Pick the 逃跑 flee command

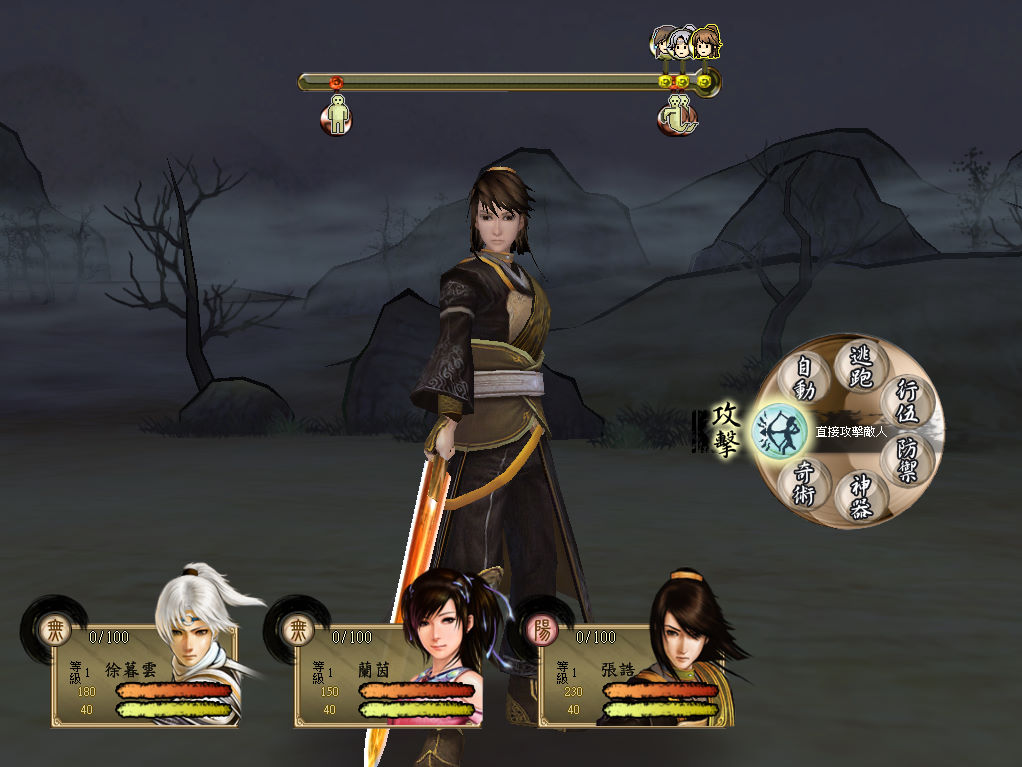(x=860, y=366)
